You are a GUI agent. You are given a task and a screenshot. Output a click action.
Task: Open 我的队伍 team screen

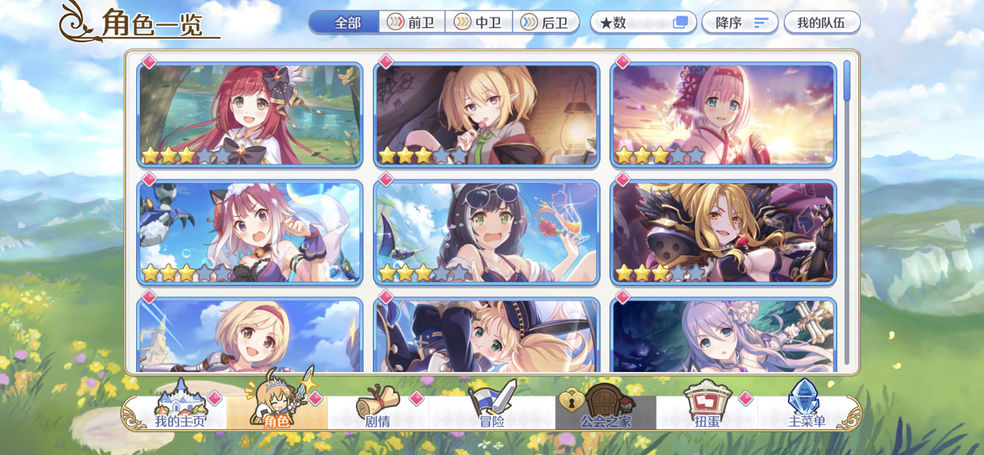pos(821,22)
